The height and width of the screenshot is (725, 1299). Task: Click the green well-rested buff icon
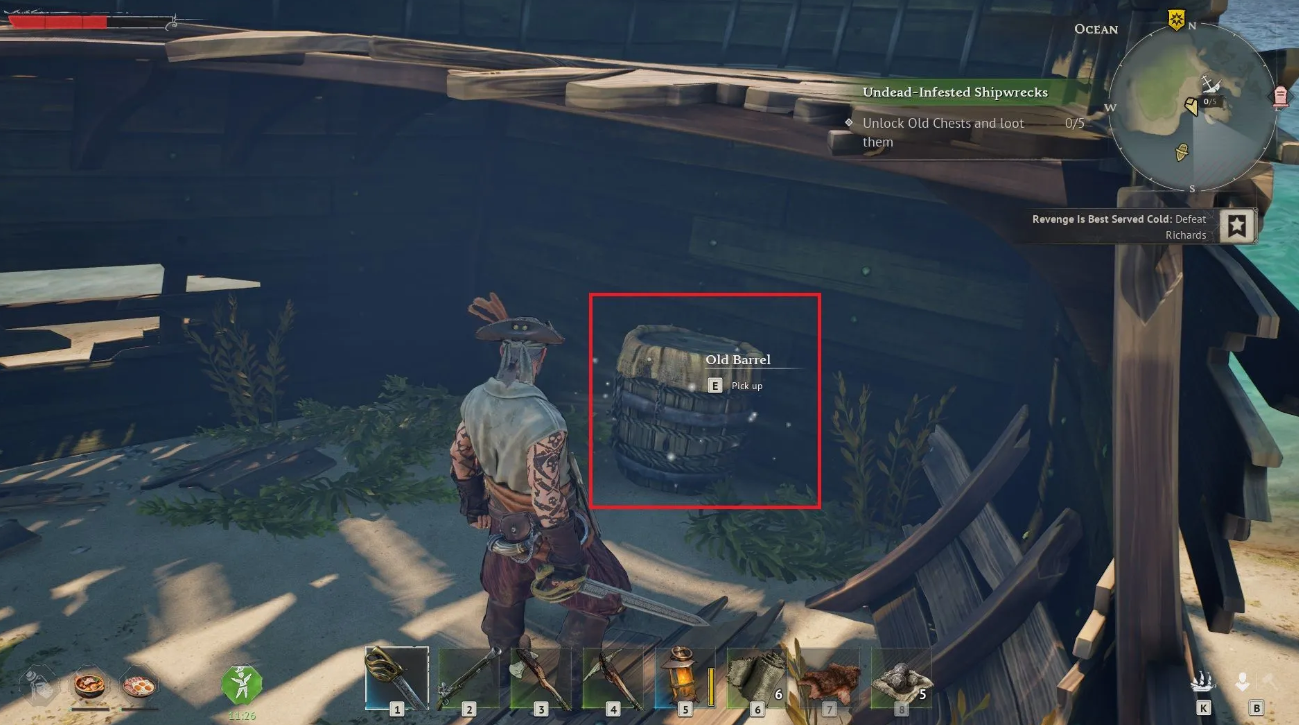click(x=241, y=684)
